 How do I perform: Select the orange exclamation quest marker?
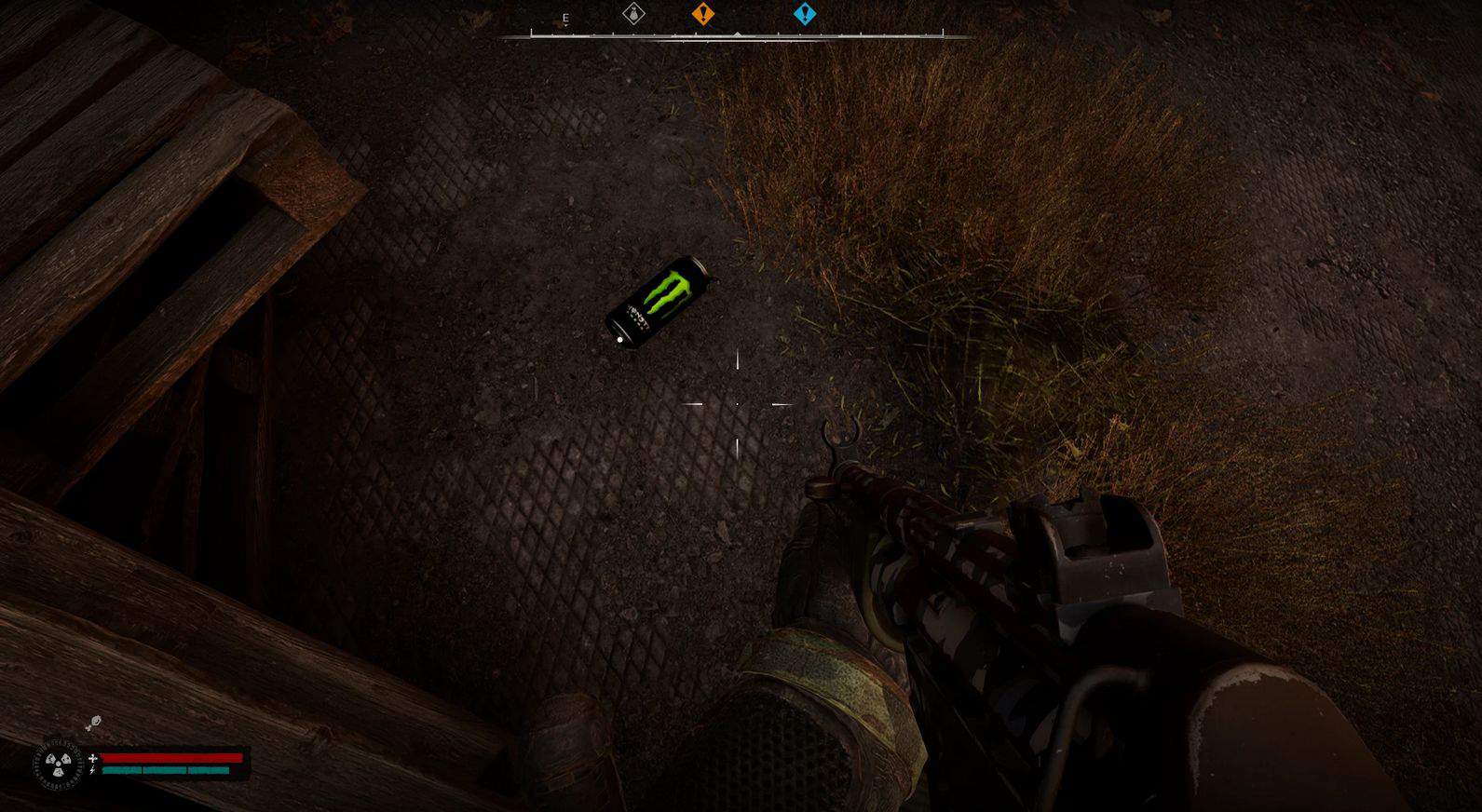click(703, 14)
